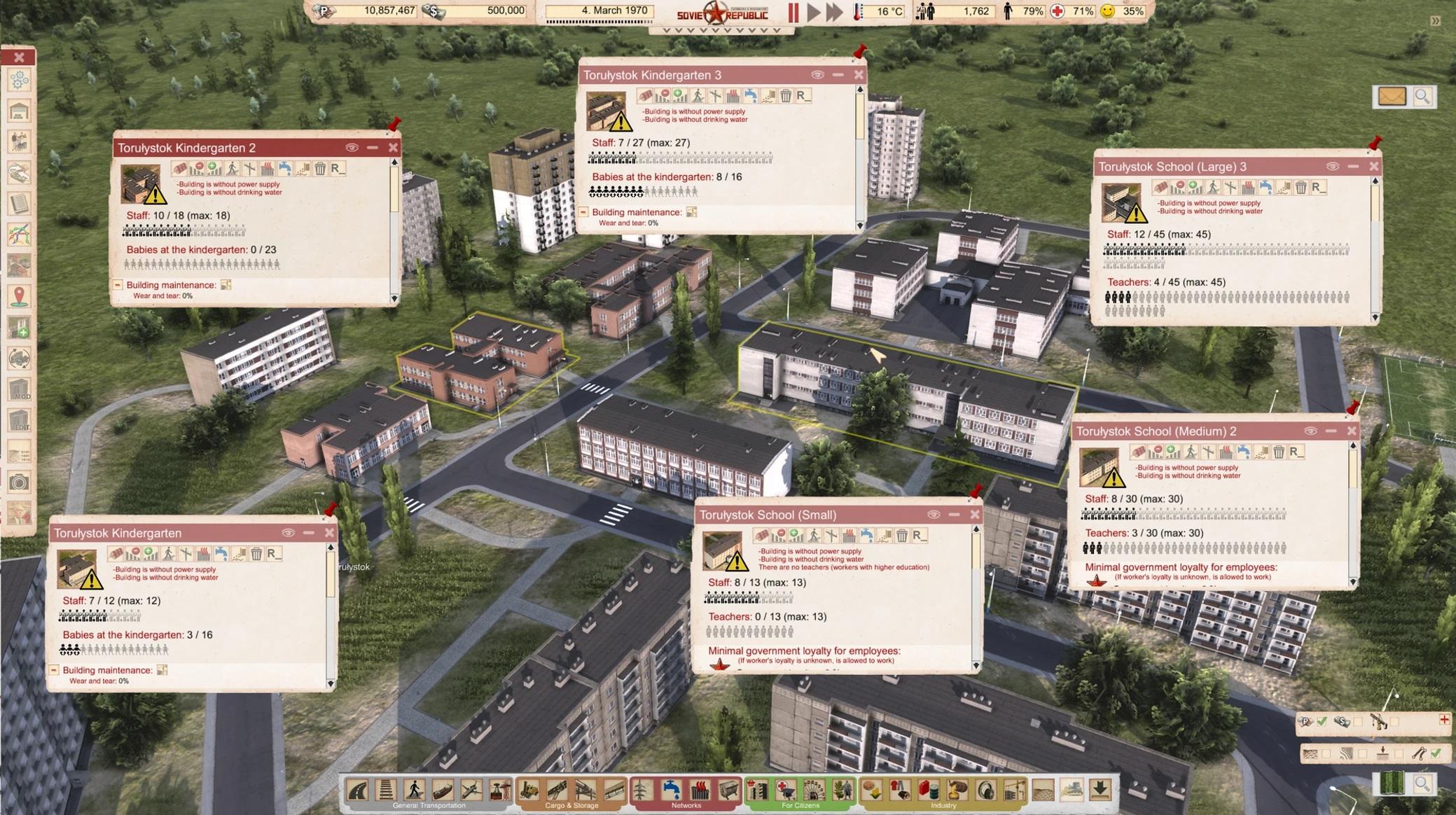Open the water faucet network menu
The width and height of the screenshot is (1456, 815).
pyautogui.click(x=671, y=790)
